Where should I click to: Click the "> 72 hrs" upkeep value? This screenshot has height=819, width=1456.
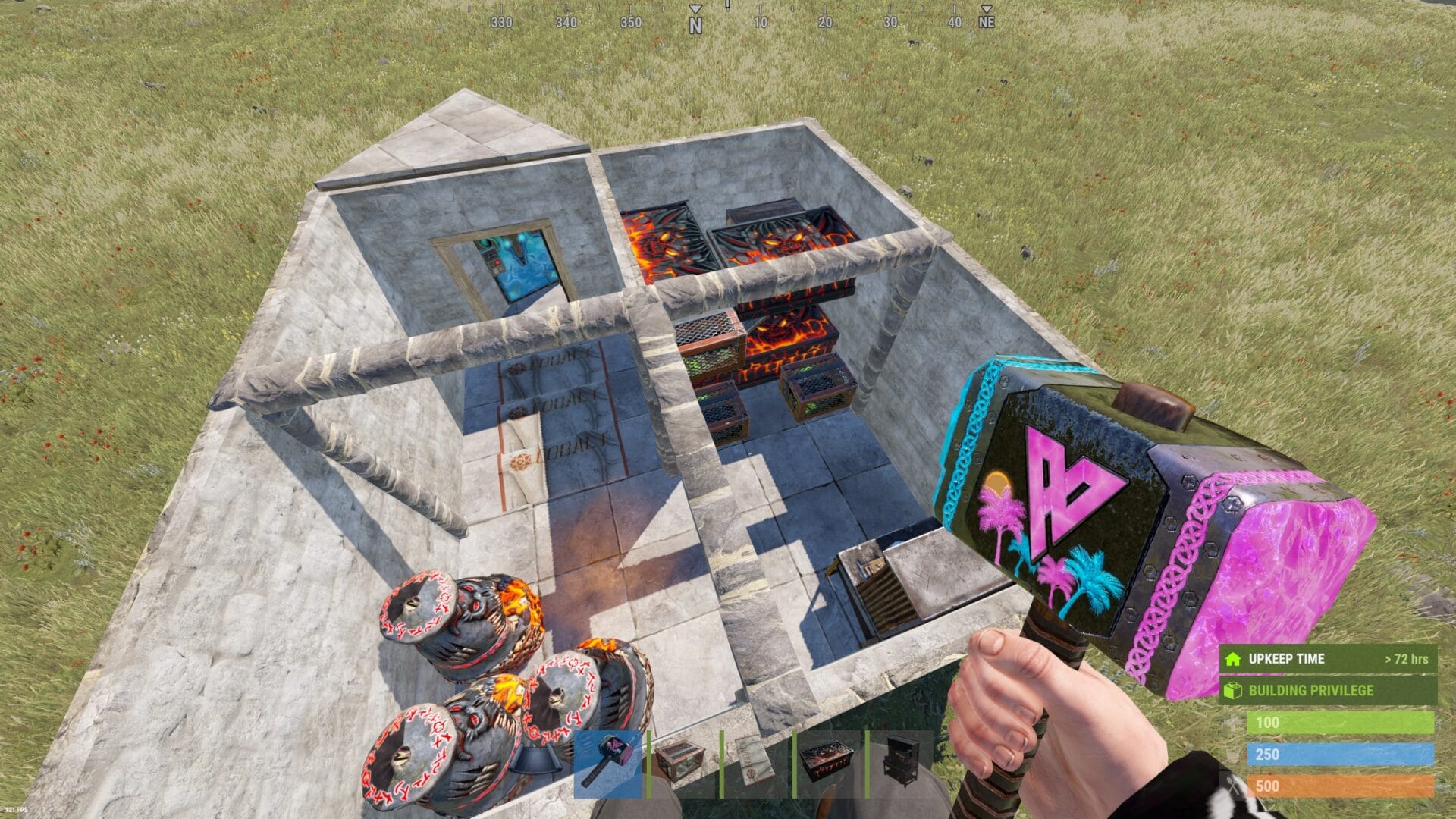[1407, 659]
